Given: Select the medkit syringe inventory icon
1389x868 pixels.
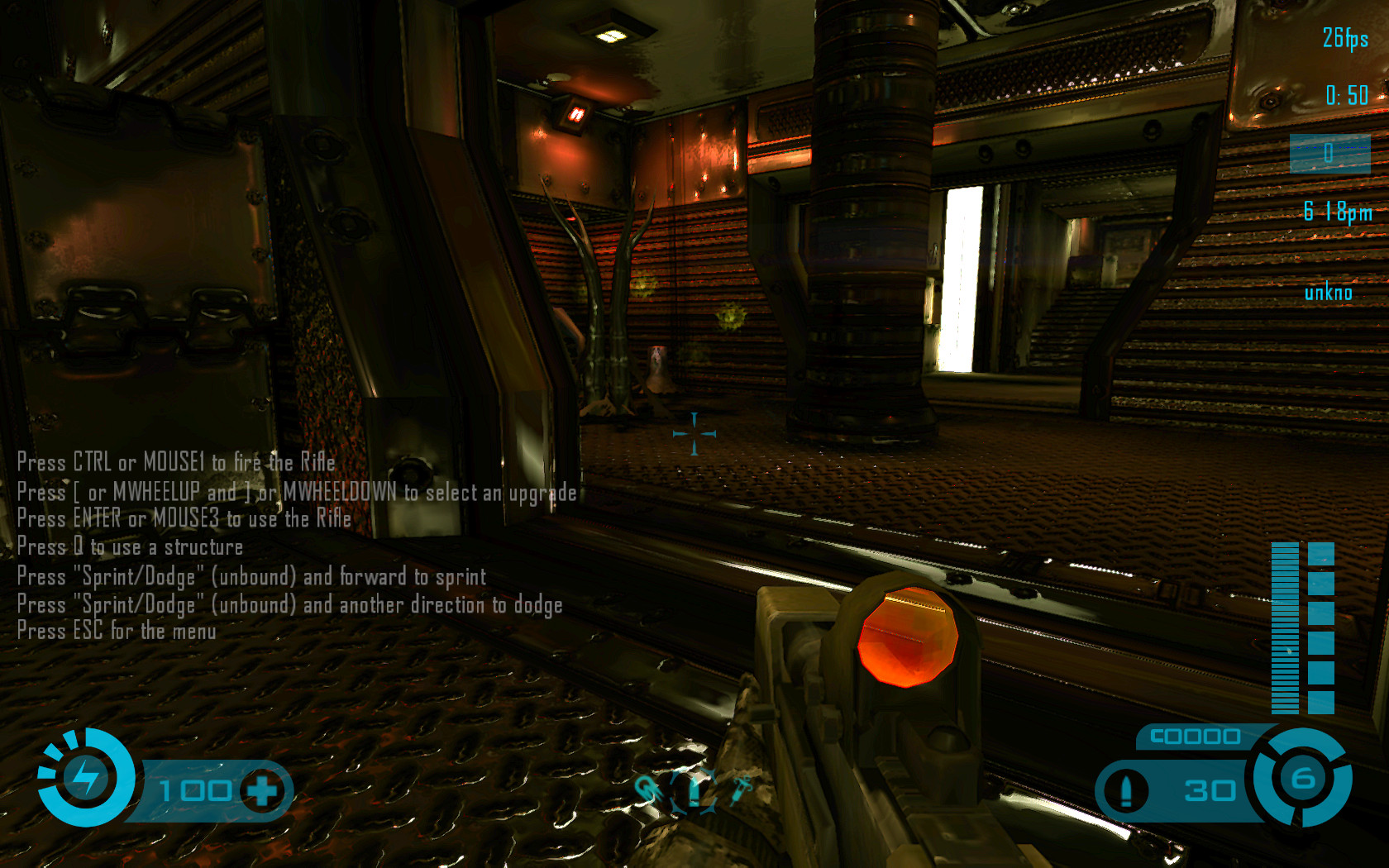Looking at the screenshot, I should pos(741,790).
